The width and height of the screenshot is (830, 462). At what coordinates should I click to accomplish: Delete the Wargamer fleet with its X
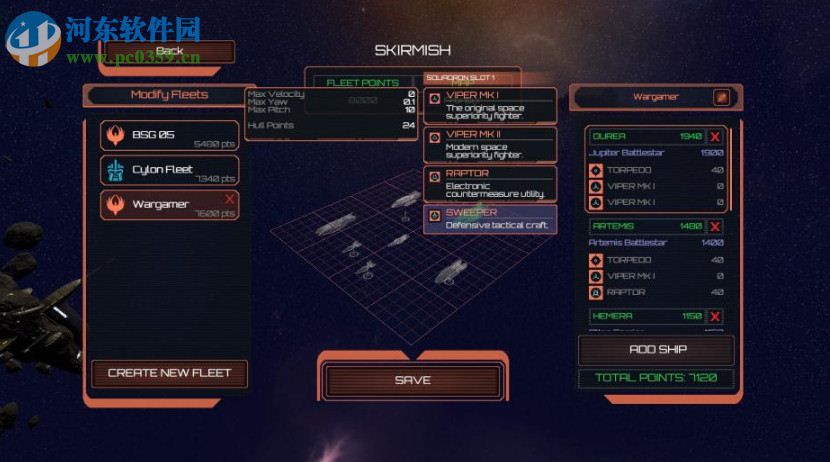tap(230, 199)
